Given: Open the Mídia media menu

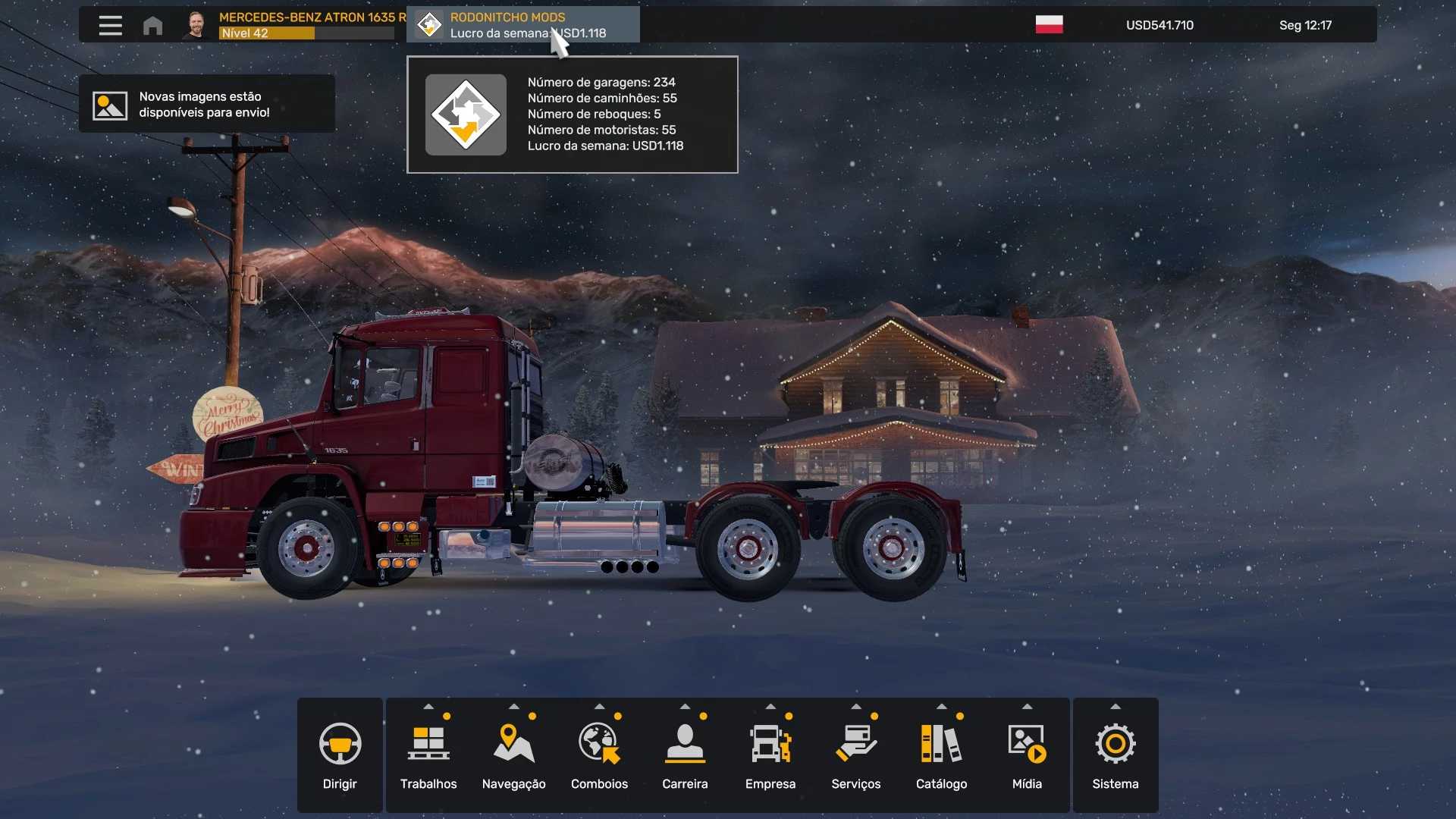Looking at the screenshot, I should pos(1027,755).
